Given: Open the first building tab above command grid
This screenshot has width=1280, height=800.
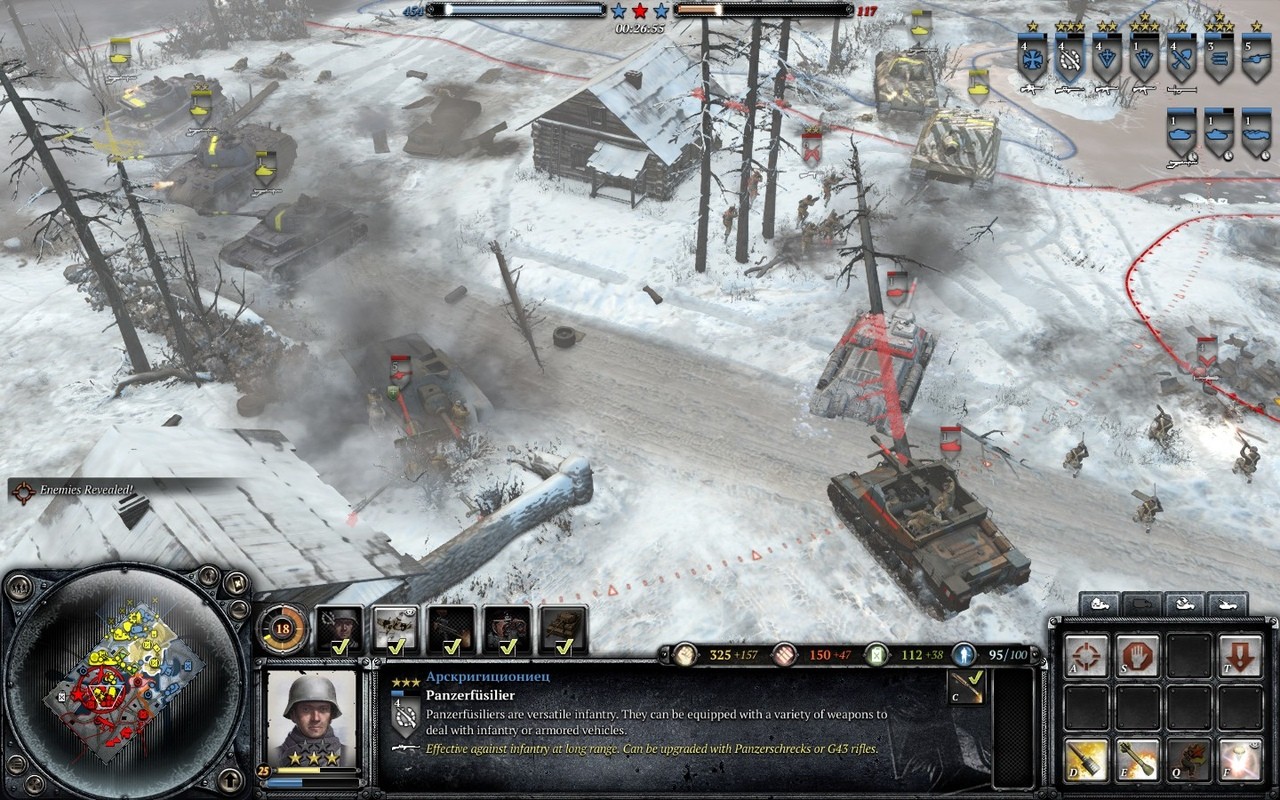Looking at the screenshot, I should tap(1101, 604).
